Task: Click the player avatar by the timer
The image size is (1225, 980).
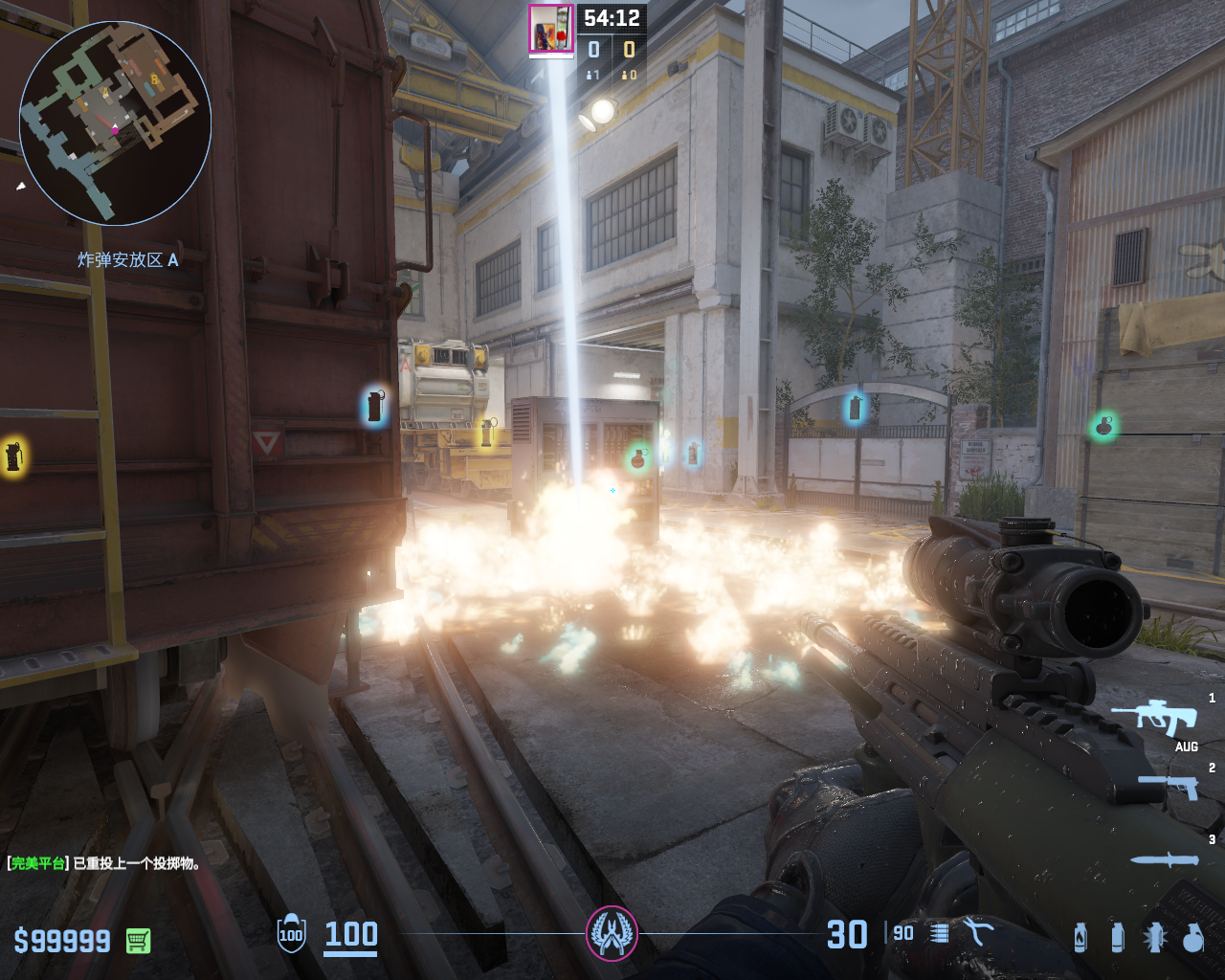Action: click(x=551, y=29)
